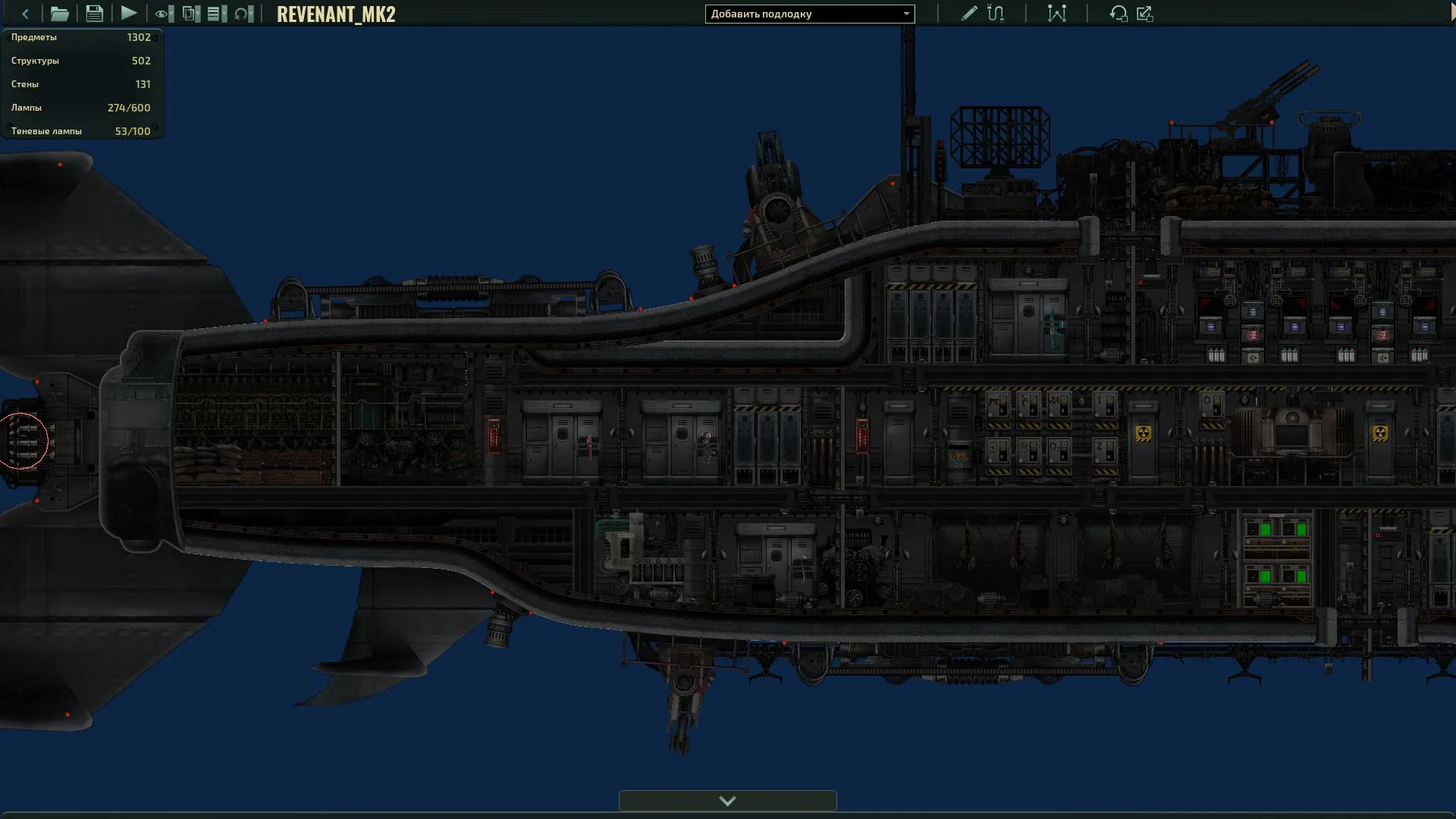Toggle the connected nodes tool icon
The width and height of the screenshot is (1456, 819).
(1056, 14)
